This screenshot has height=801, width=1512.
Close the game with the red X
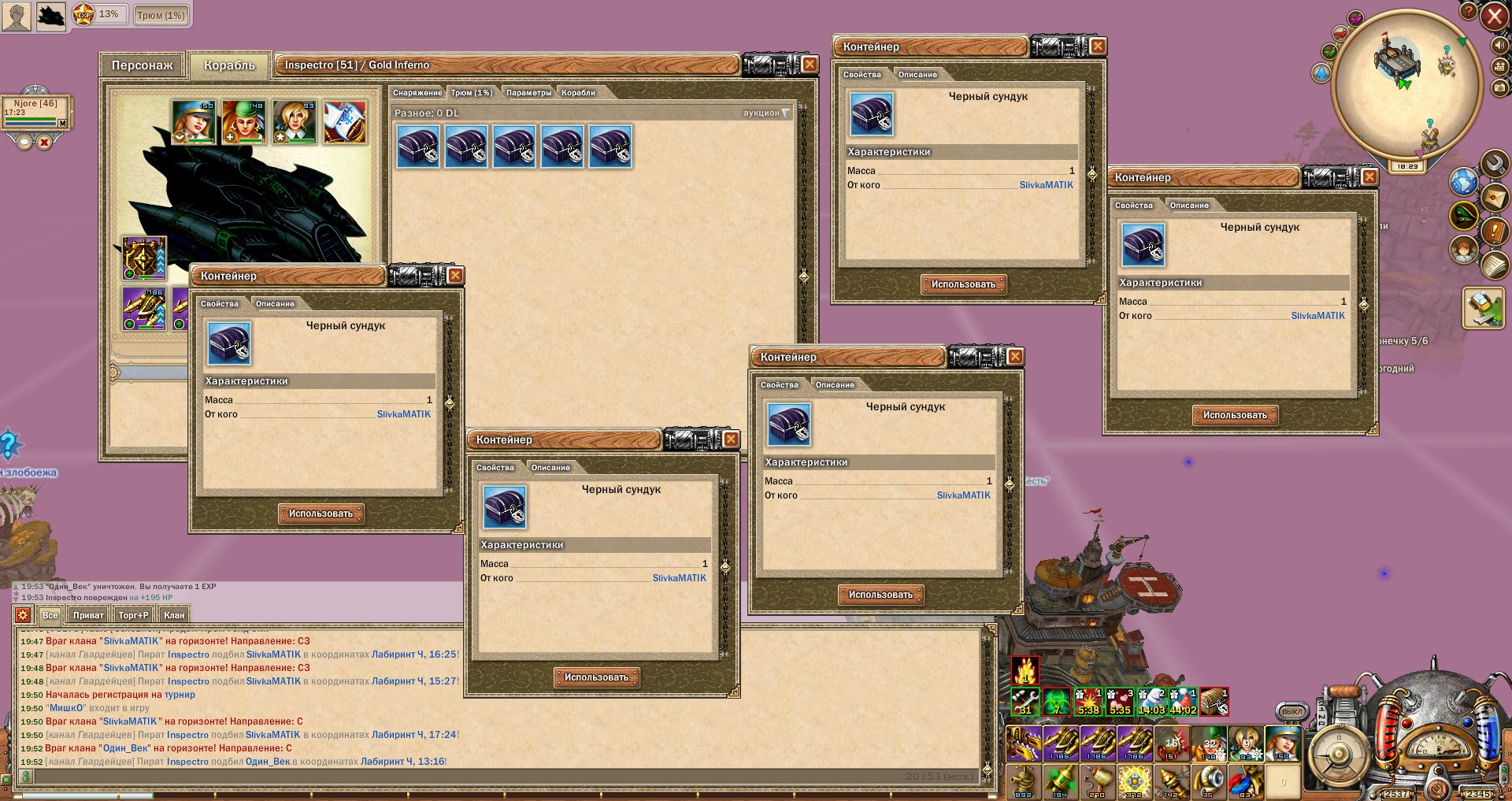point(1494,17)
